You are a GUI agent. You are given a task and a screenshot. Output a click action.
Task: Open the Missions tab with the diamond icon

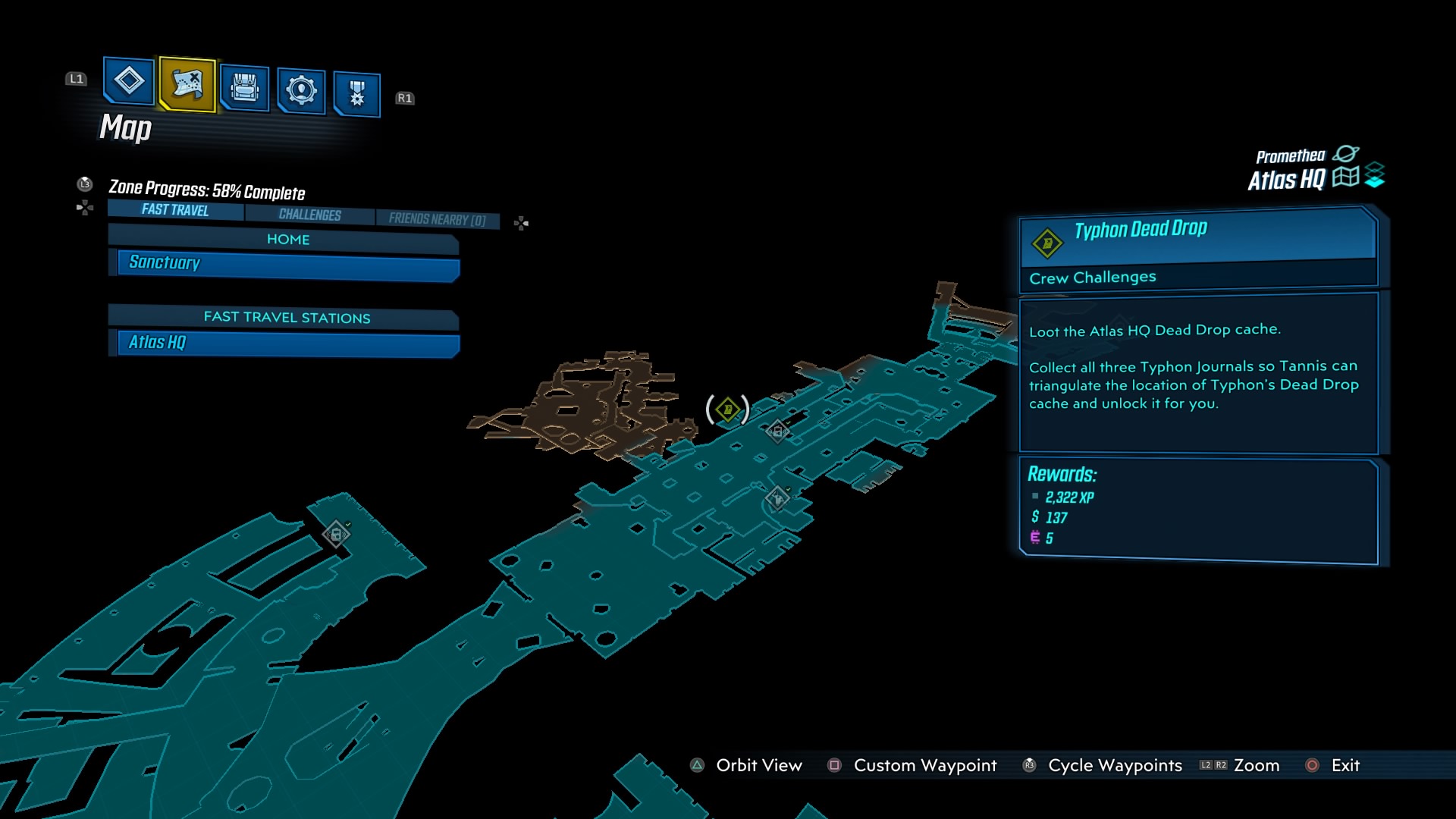[x=128, y=80]
